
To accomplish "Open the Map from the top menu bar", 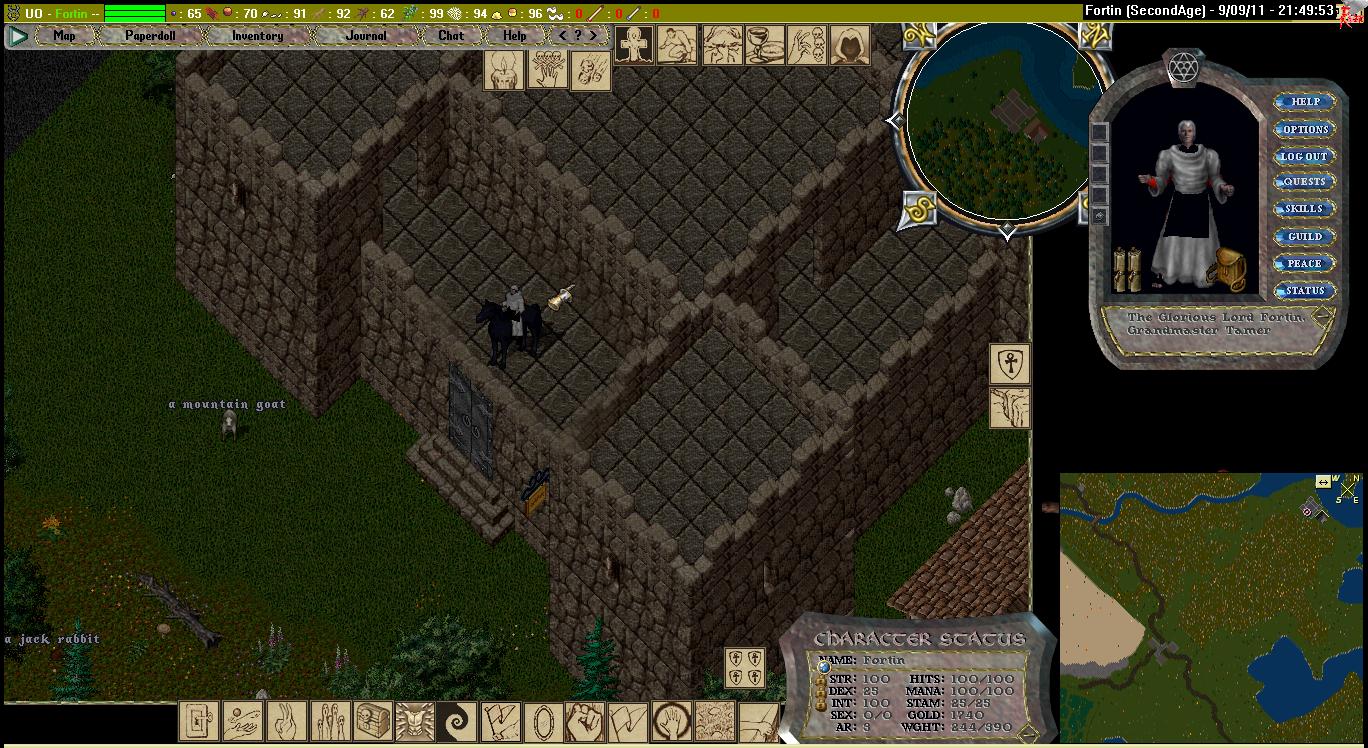I will tap(64, 36).
